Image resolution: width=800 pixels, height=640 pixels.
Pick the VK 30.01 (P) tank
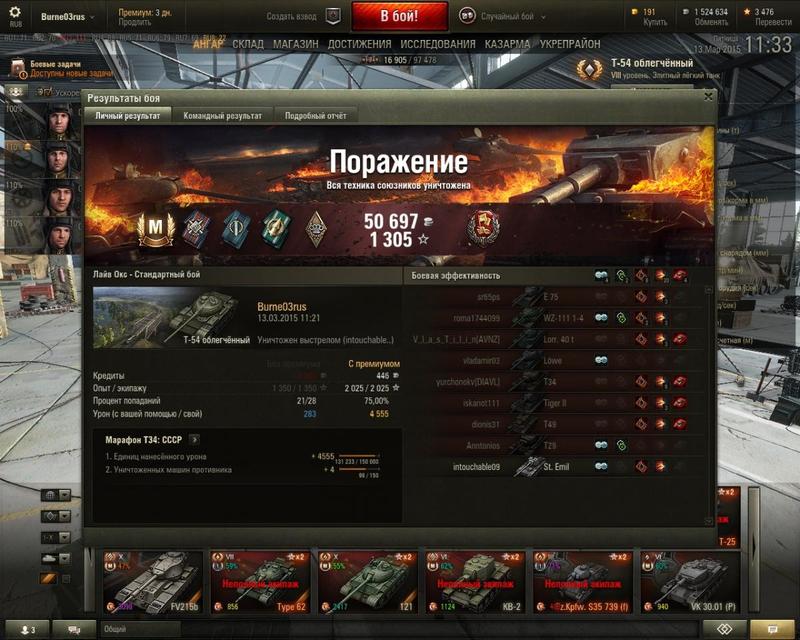690,580
